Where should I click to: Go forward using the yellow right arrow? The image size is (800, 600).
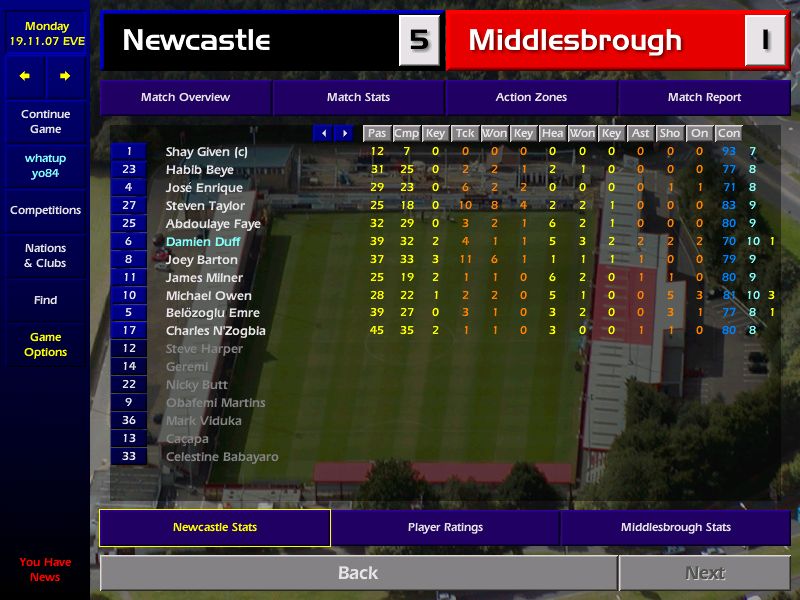click(x=65, y=76)
